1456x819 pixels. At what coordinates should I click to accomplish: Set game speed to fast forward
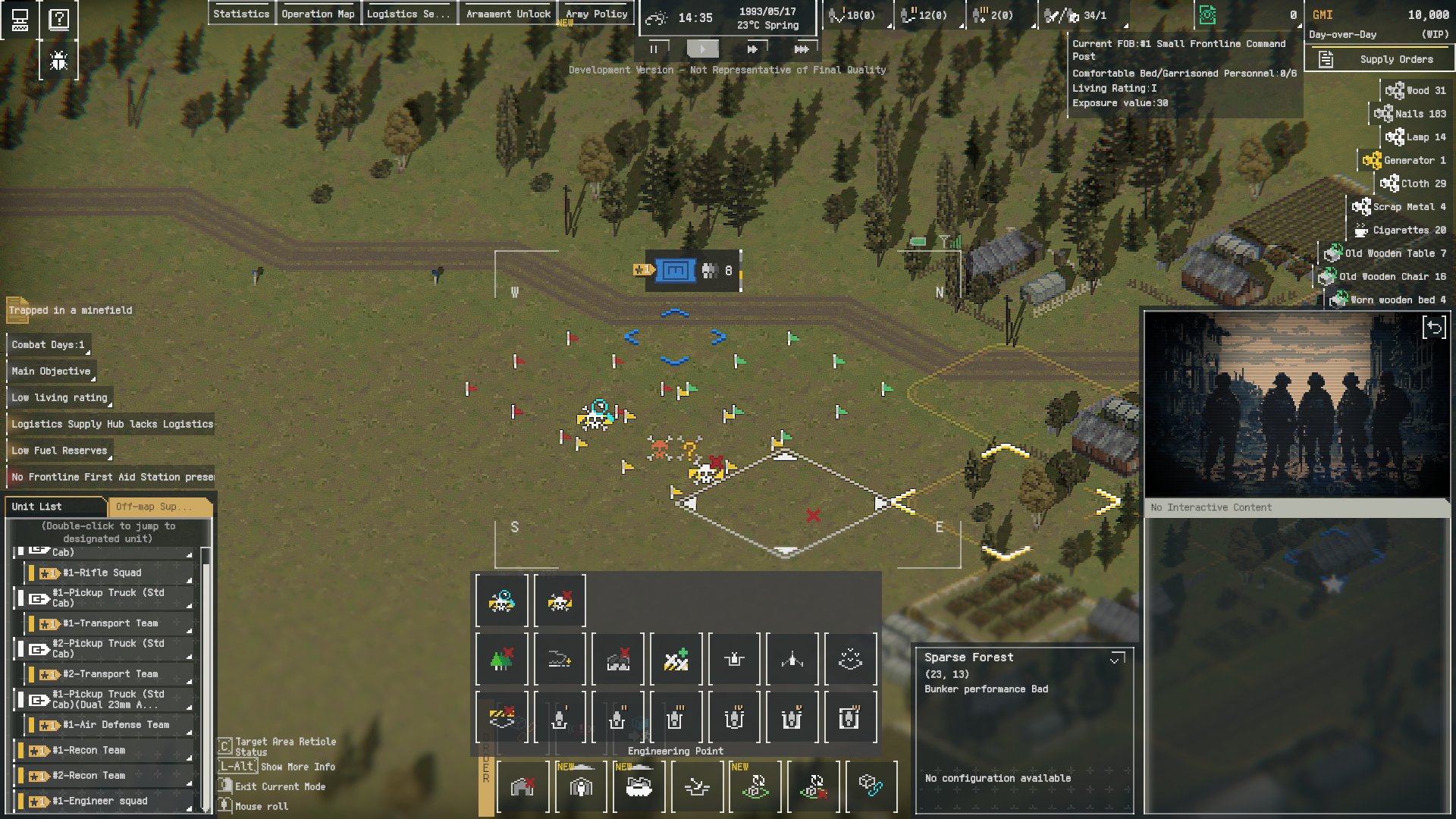[x=752, y=49]
